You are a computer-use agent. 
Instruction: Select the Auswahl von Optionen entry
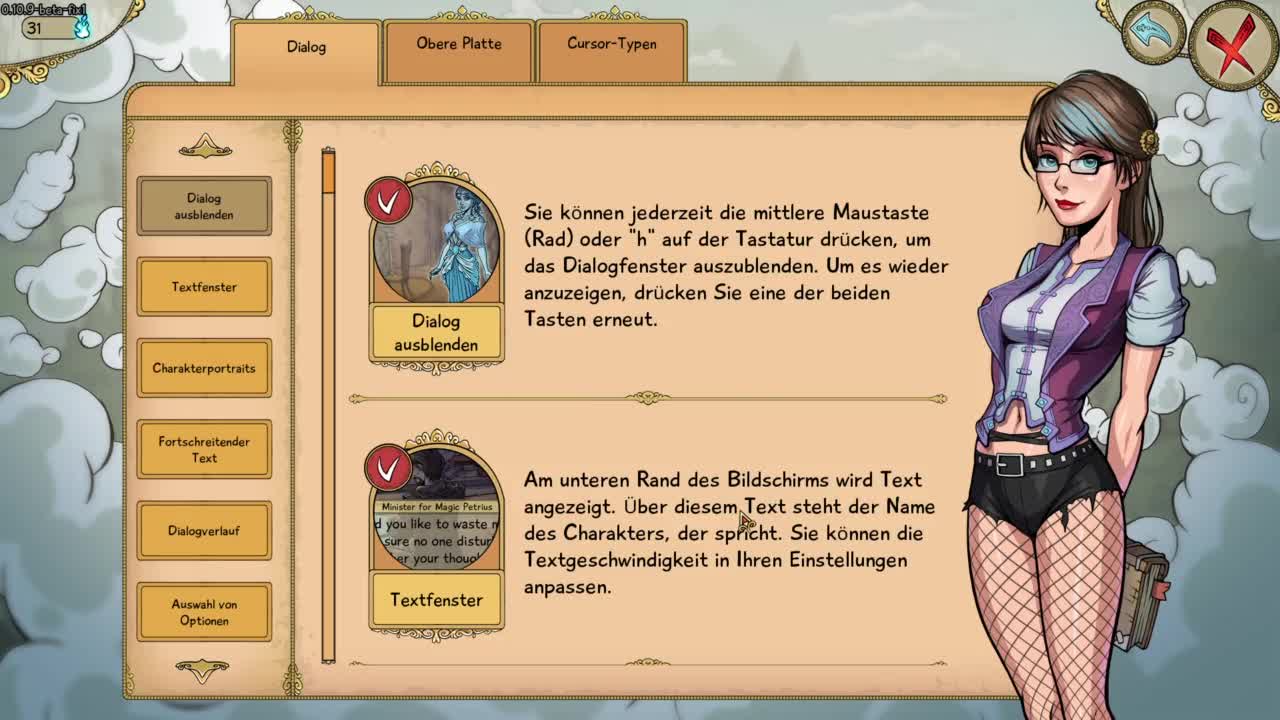point(204,612)
